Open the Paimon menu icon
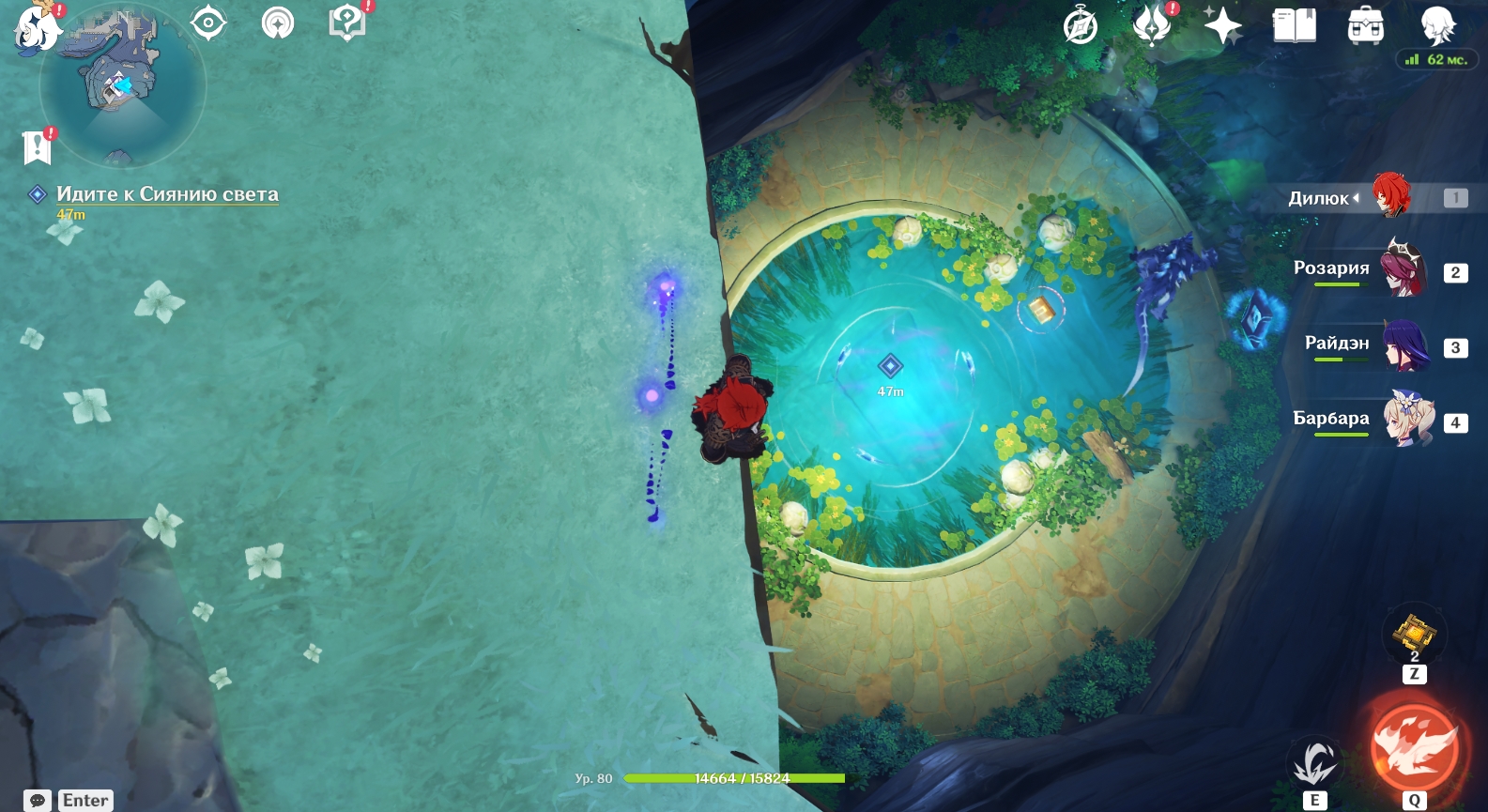This screenshot has height=812, width=1488. [x=38, y=26]
